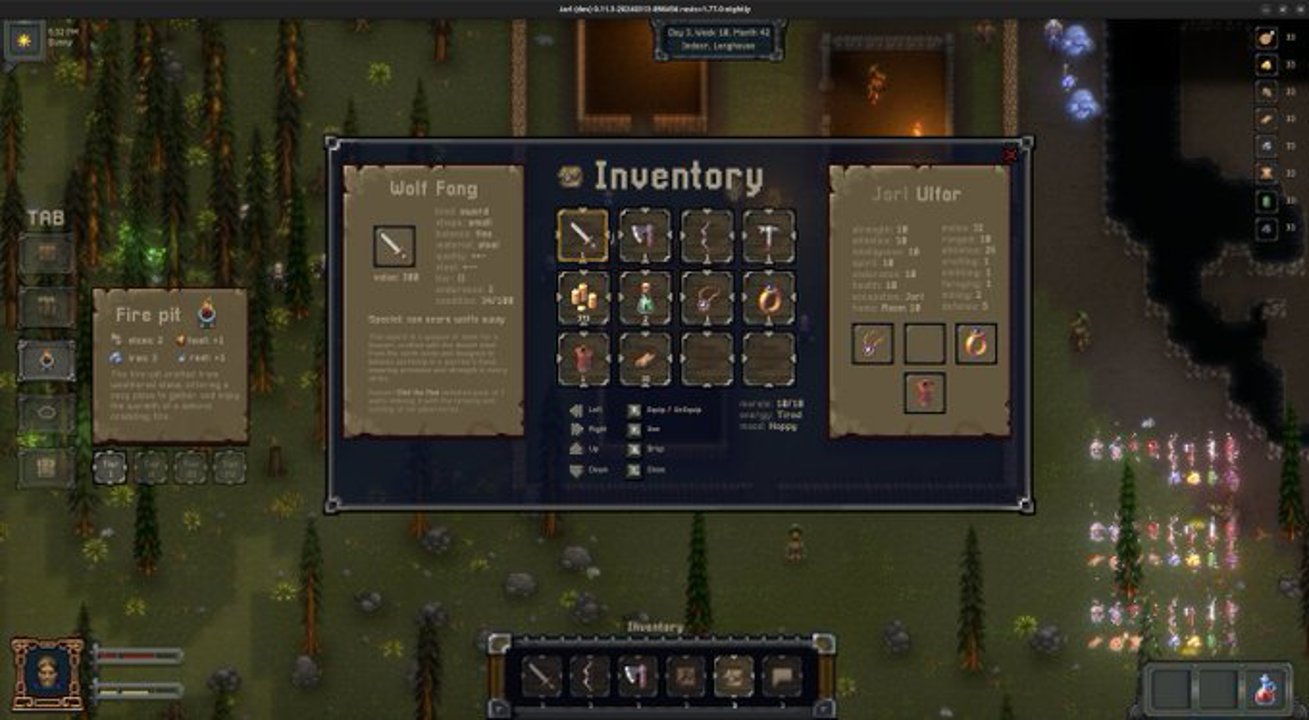Select the sword slot in the bottom hotbar
Image resolution: width=1309 pixels, height=720 pixels.
(541, 677)
